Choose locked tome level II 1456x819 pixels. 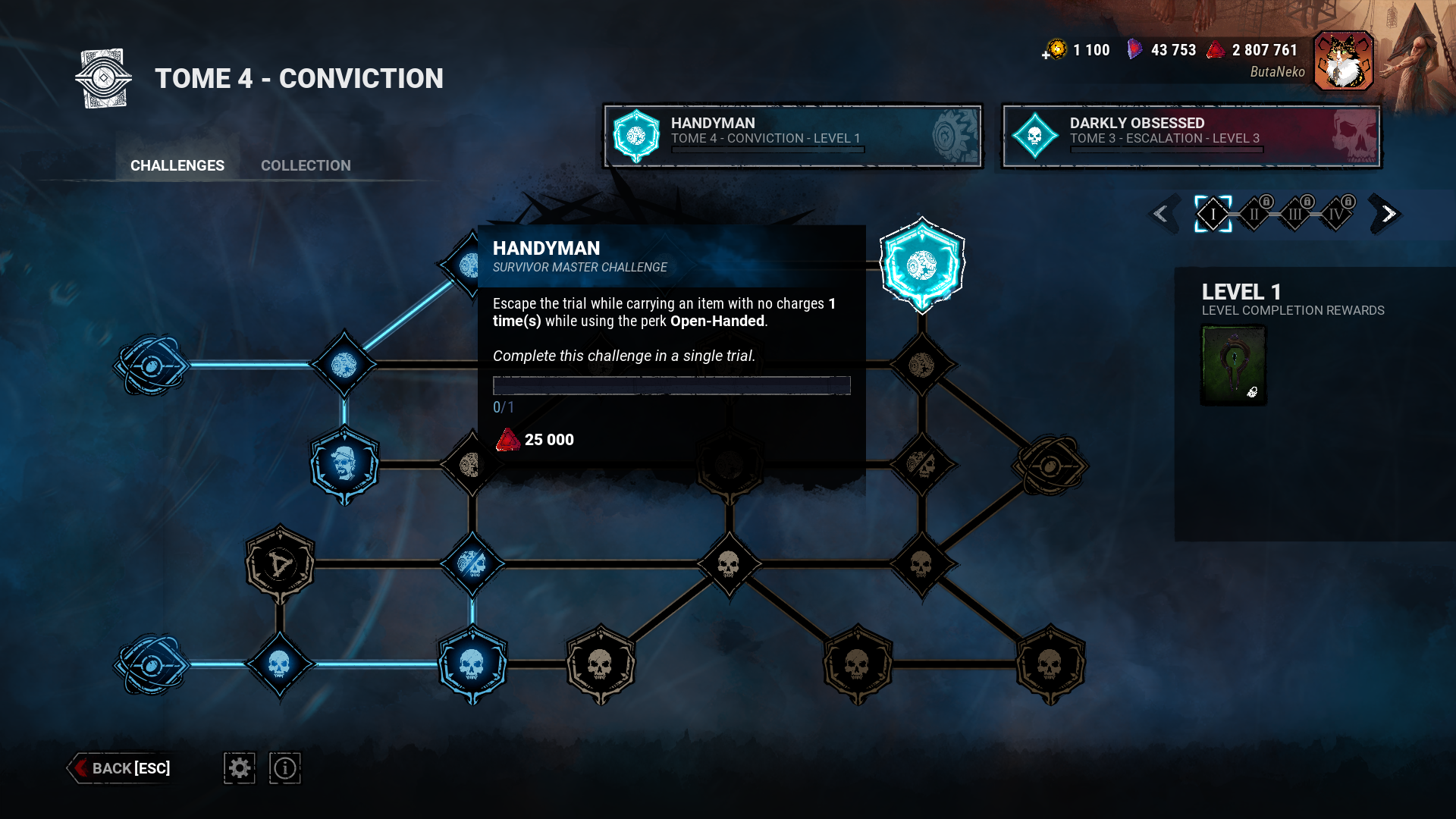[x=1254, y=214]
